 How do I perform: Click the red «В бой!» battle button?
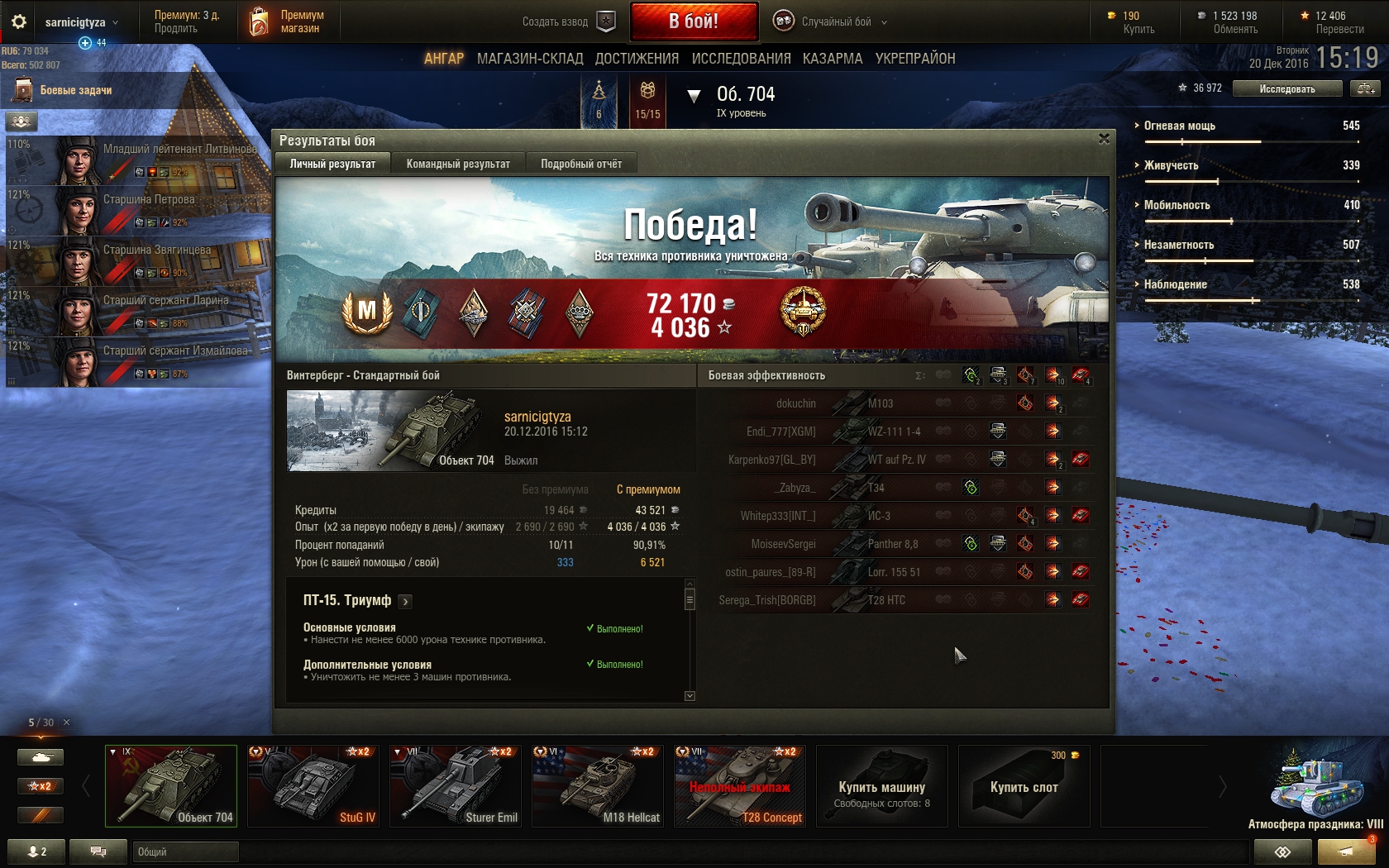click(694, 21)
